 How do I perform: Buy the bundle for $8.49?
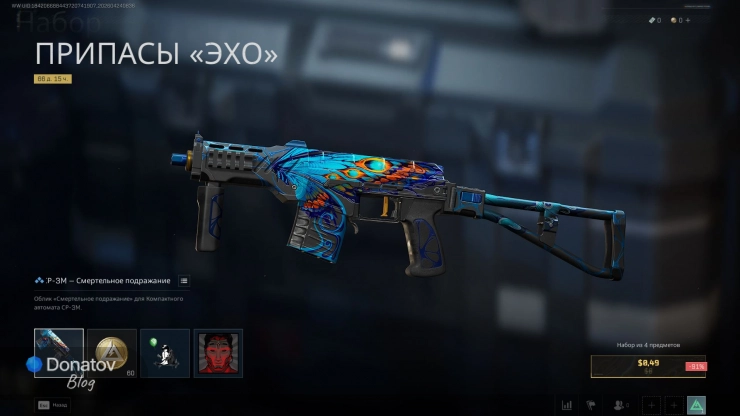pos(648,366)
